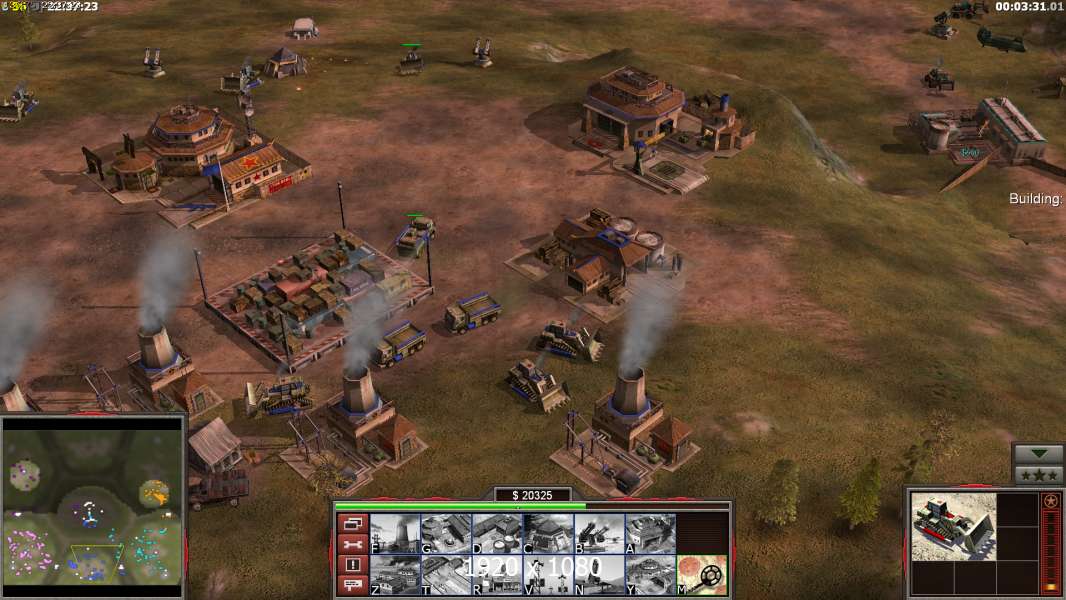Activate the mine-clearing command (hotkey M)

pyautogui.click(x=701, y=575)
